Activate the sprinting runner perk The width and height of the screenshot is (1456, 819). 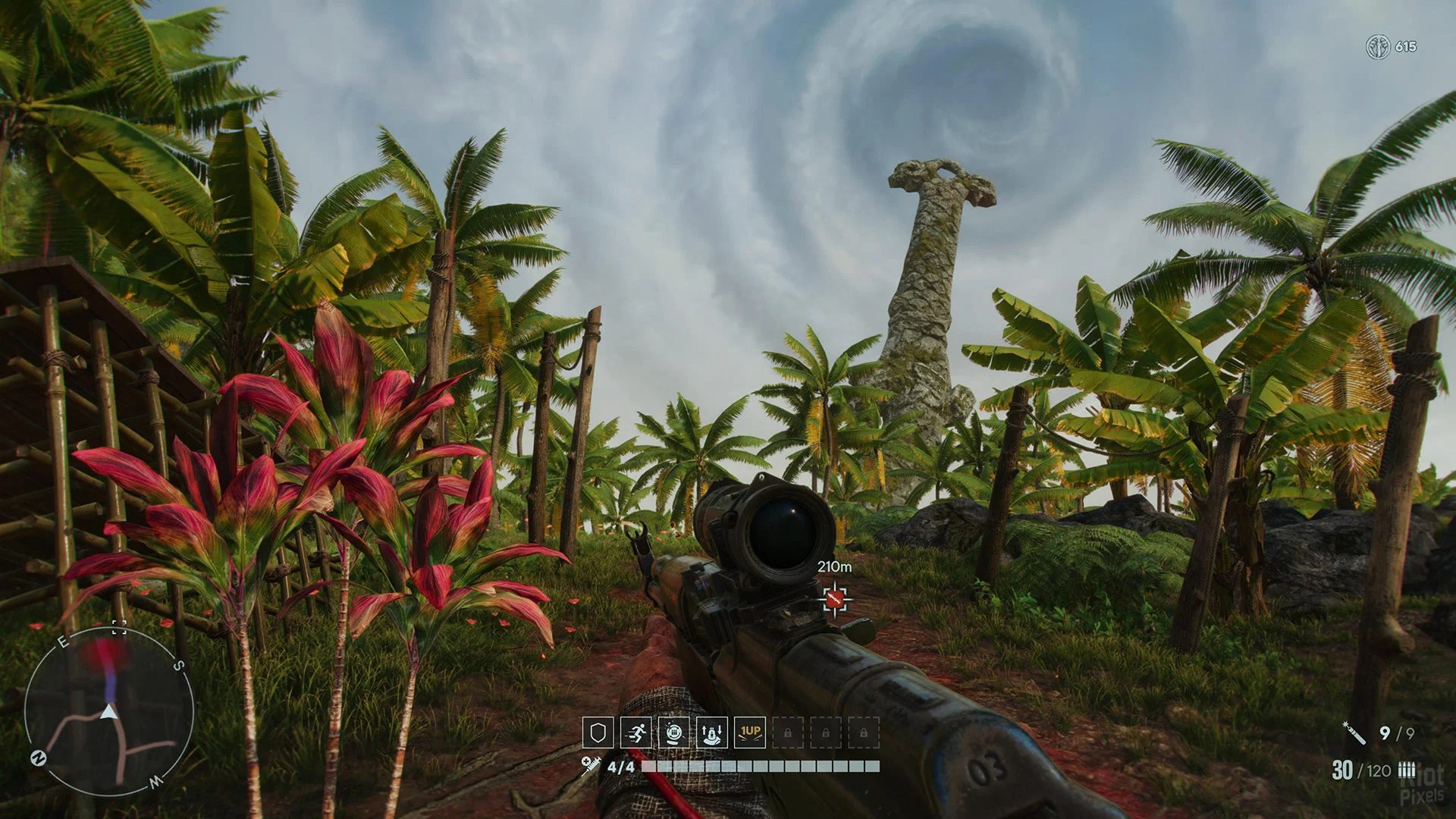point(635,733)
